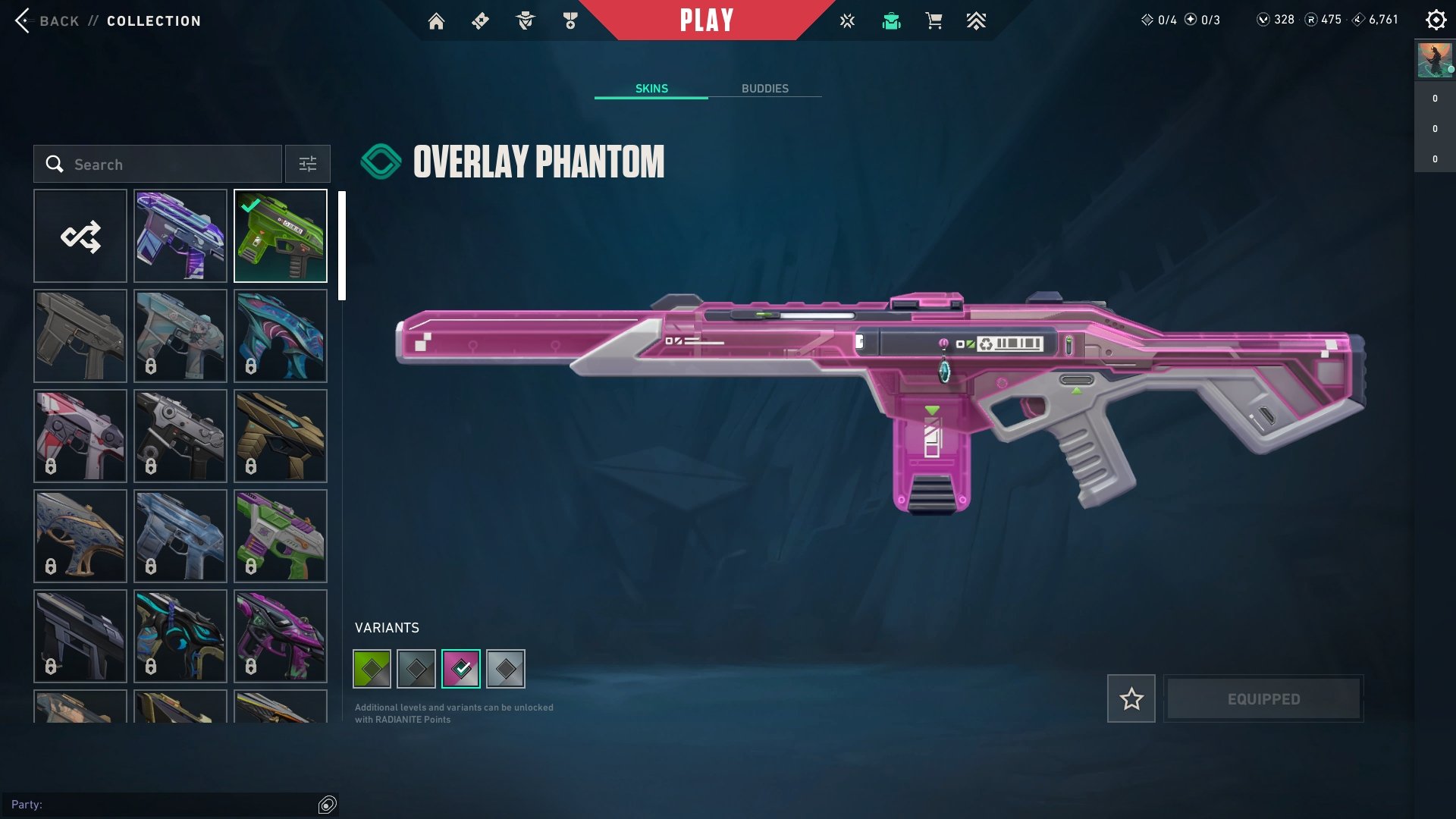Image resolution: width=1456 pixels, height=819 pixels.
Task: Switch to the BUDDIES tab
Action: 765,88
